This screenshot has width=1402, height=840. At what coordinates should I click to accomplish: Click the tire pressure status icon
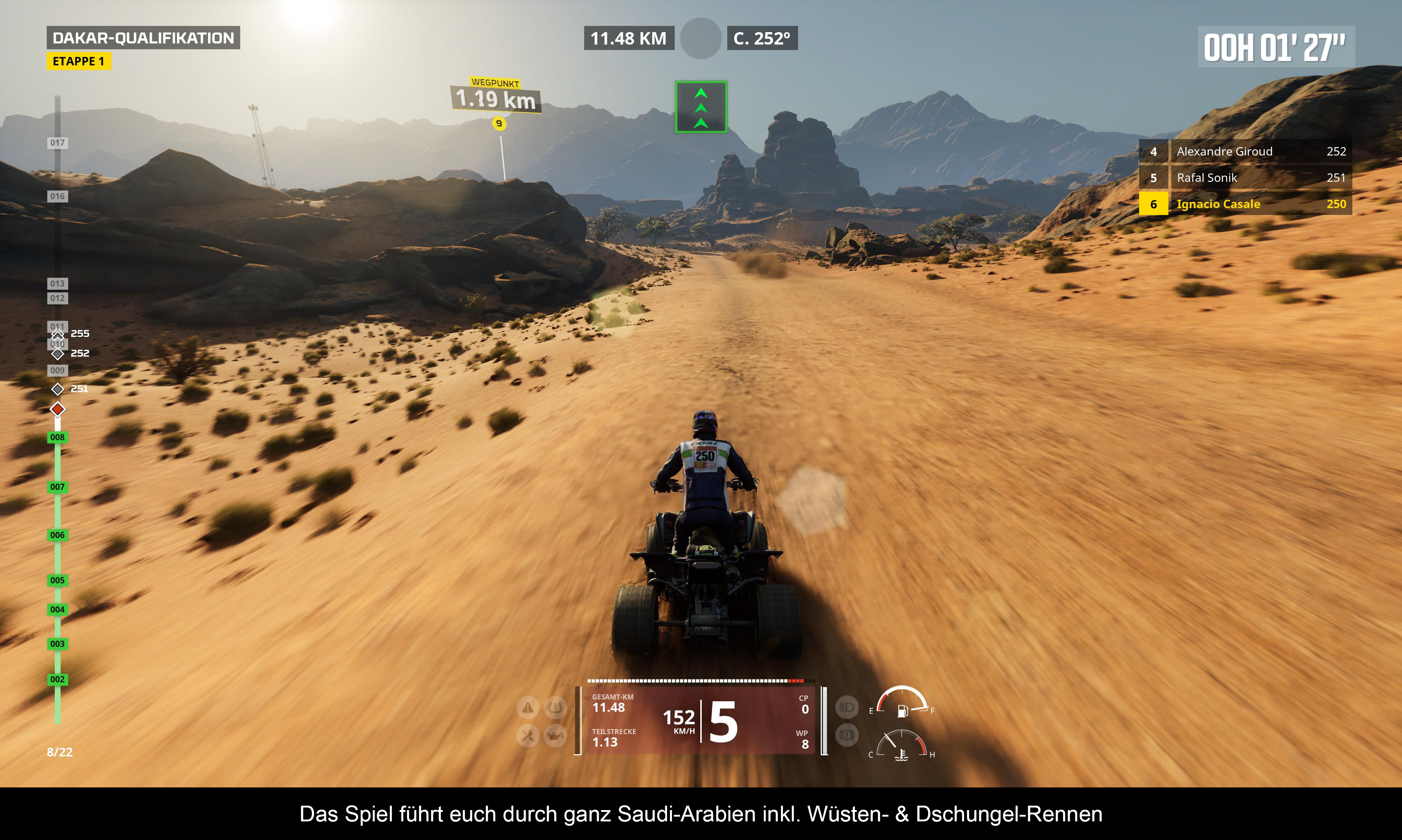coord(555,707)
